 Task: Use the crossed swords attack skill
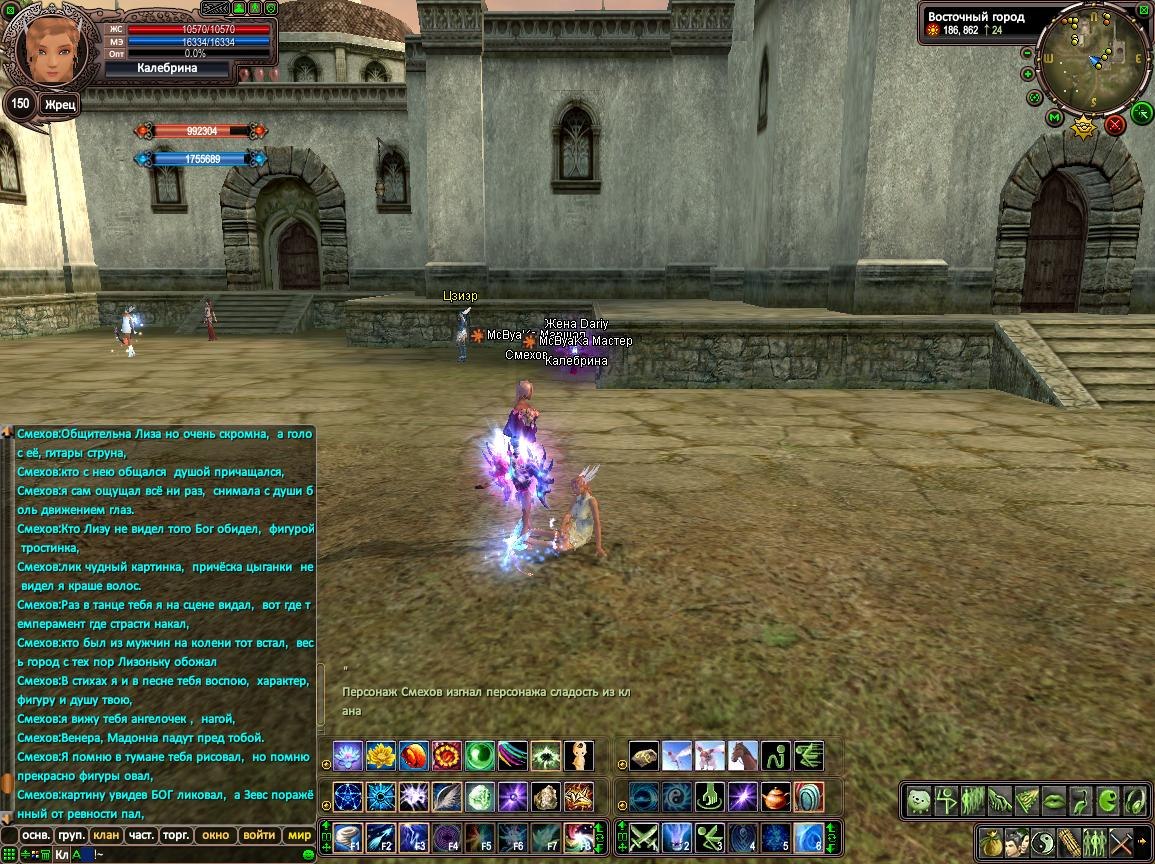(645, 836)
